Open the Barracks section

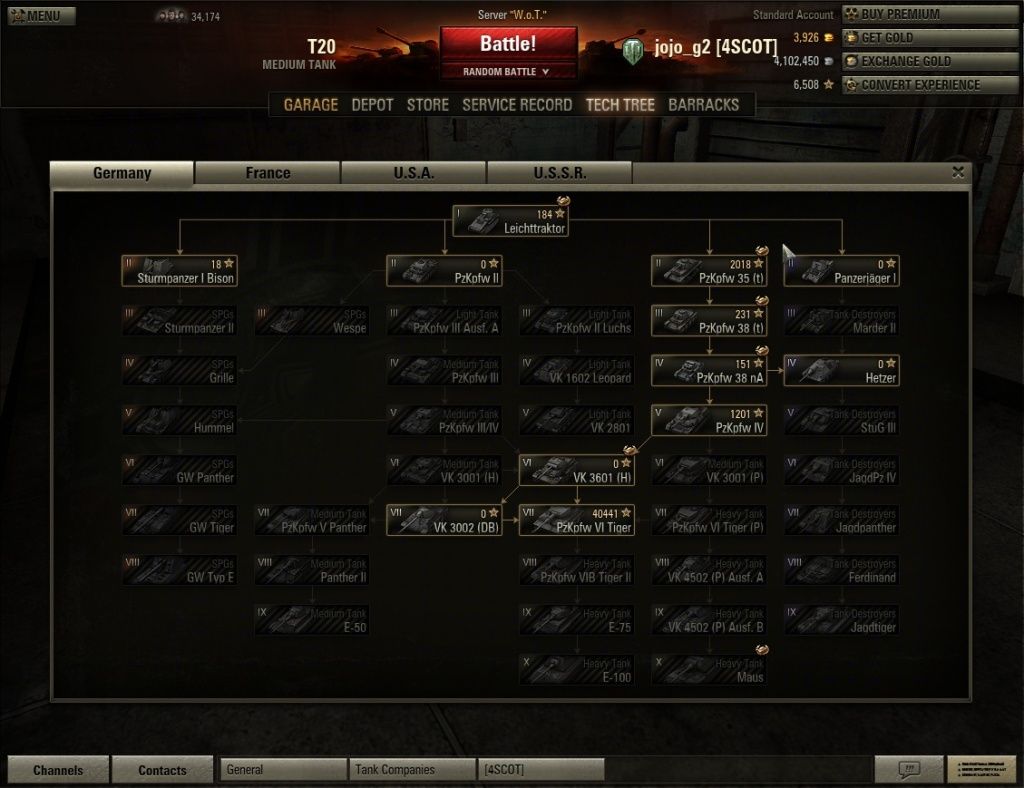click(703, 105)
